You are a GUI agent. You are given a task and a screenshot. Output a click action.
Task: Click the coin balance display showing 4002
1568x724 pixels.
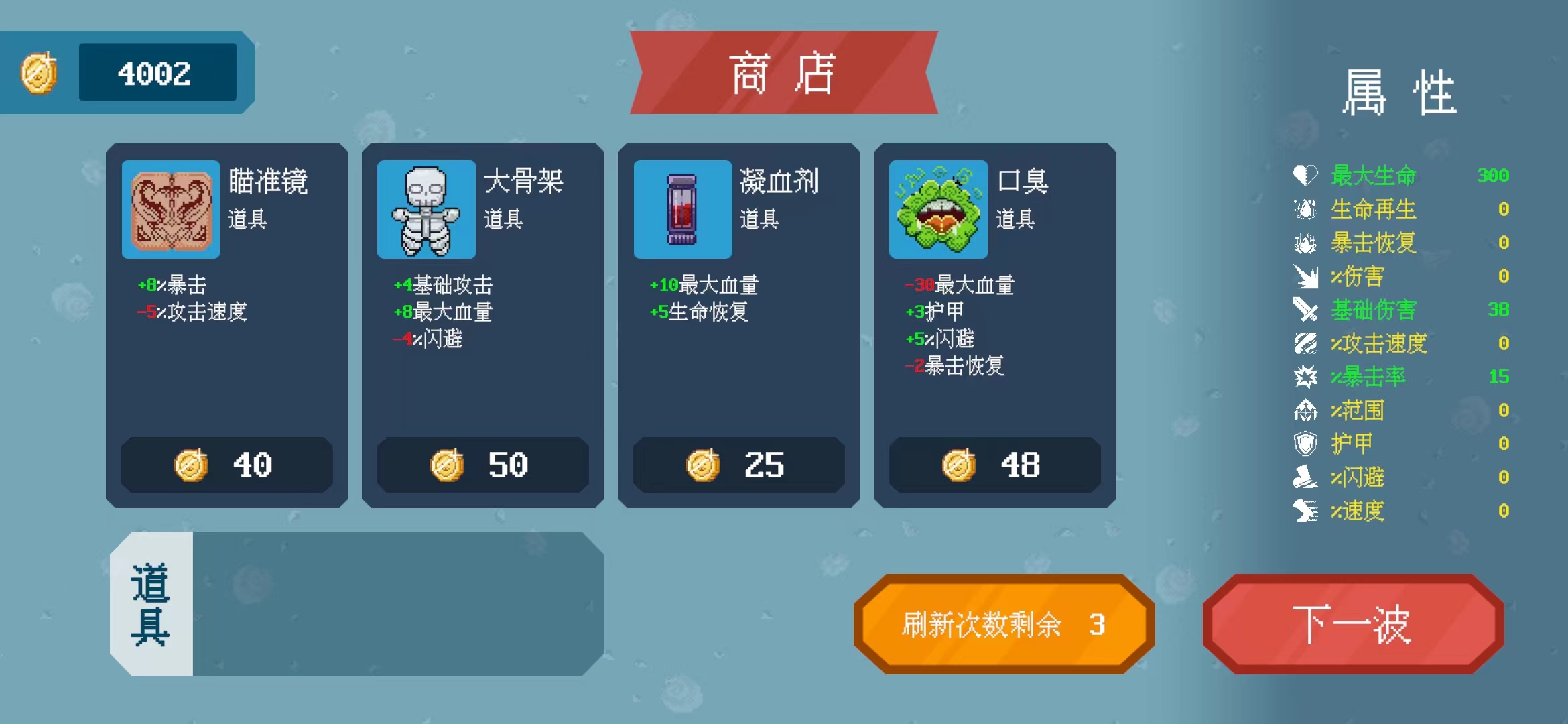point(159,72)
